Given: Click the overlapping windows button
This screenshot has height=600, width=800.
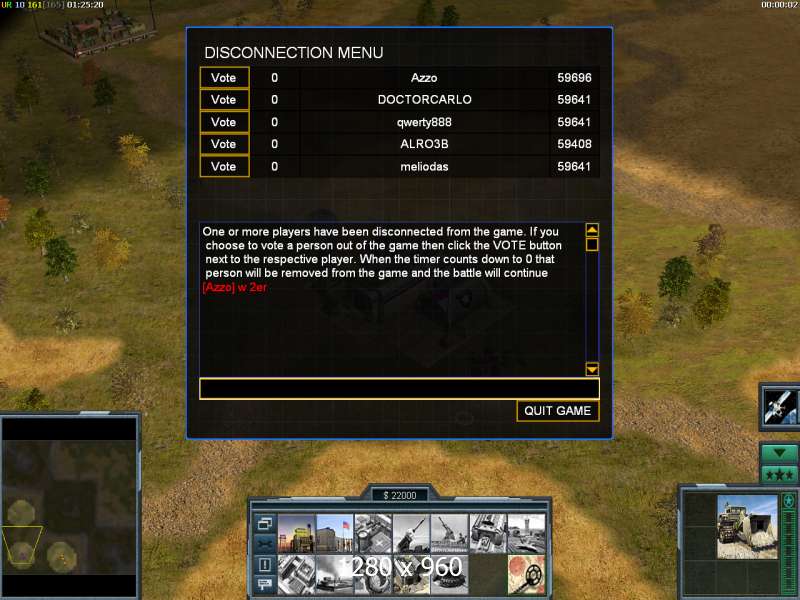Looking at the screenshot, I should point(264,523).
